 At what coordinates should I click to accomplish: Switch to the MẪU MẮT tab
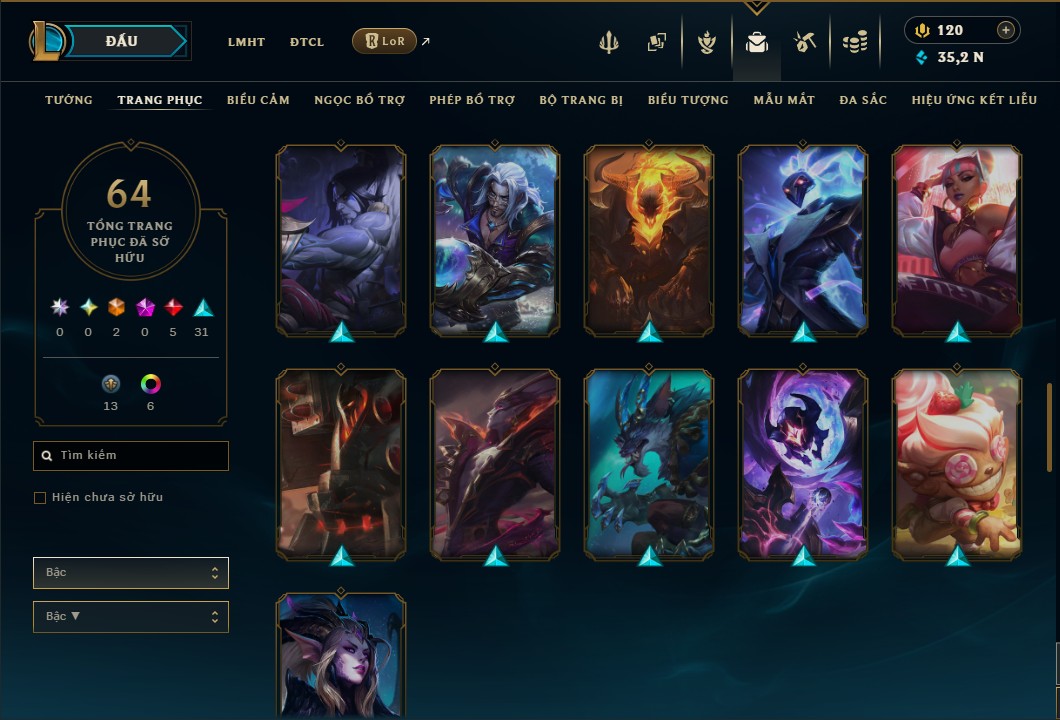click(x=784, y=100)
